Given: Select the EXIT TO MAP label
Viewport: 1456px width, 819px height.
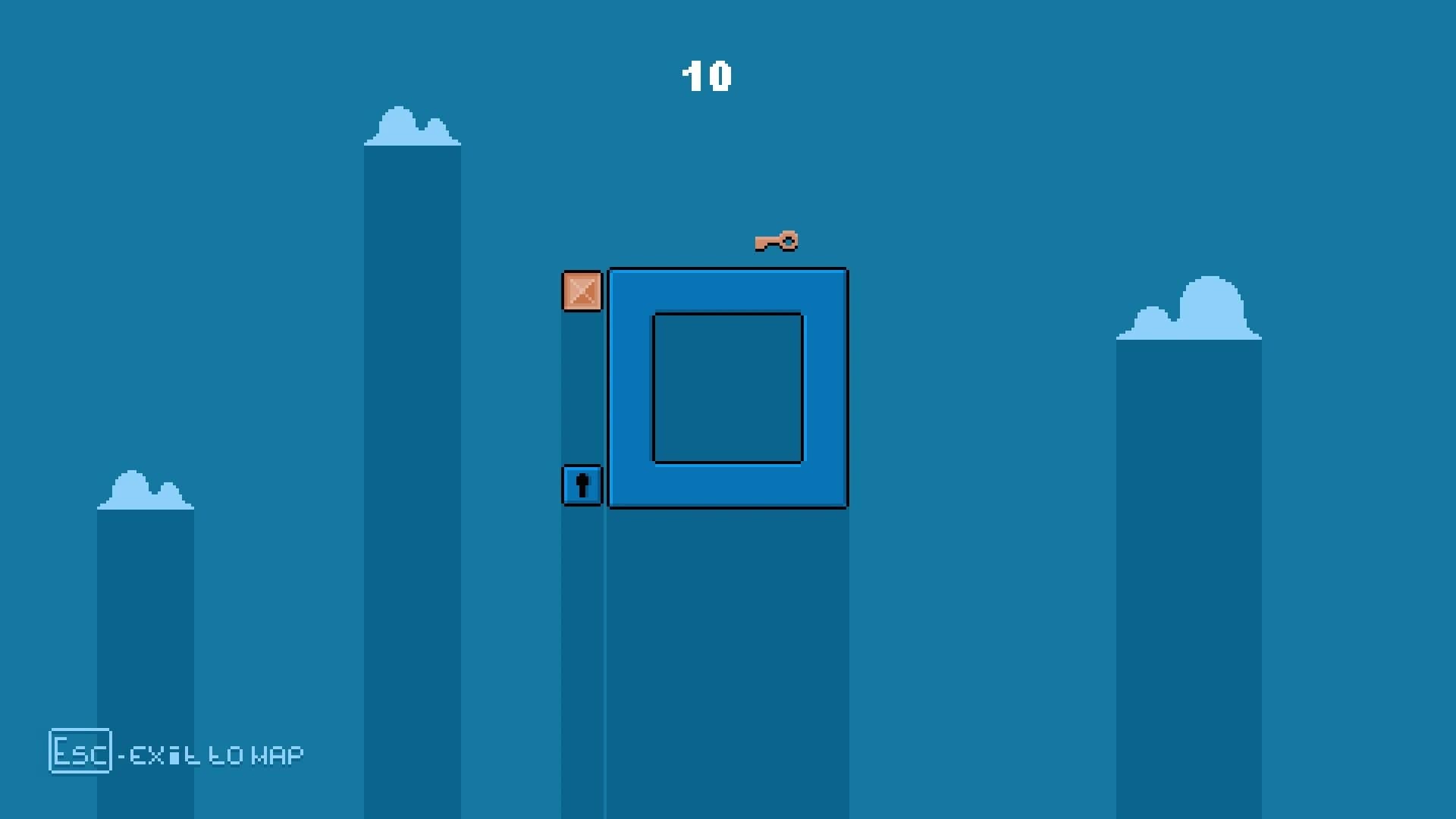Looking at the screenshot, I should pyautogui.click(x=212, y=754).
